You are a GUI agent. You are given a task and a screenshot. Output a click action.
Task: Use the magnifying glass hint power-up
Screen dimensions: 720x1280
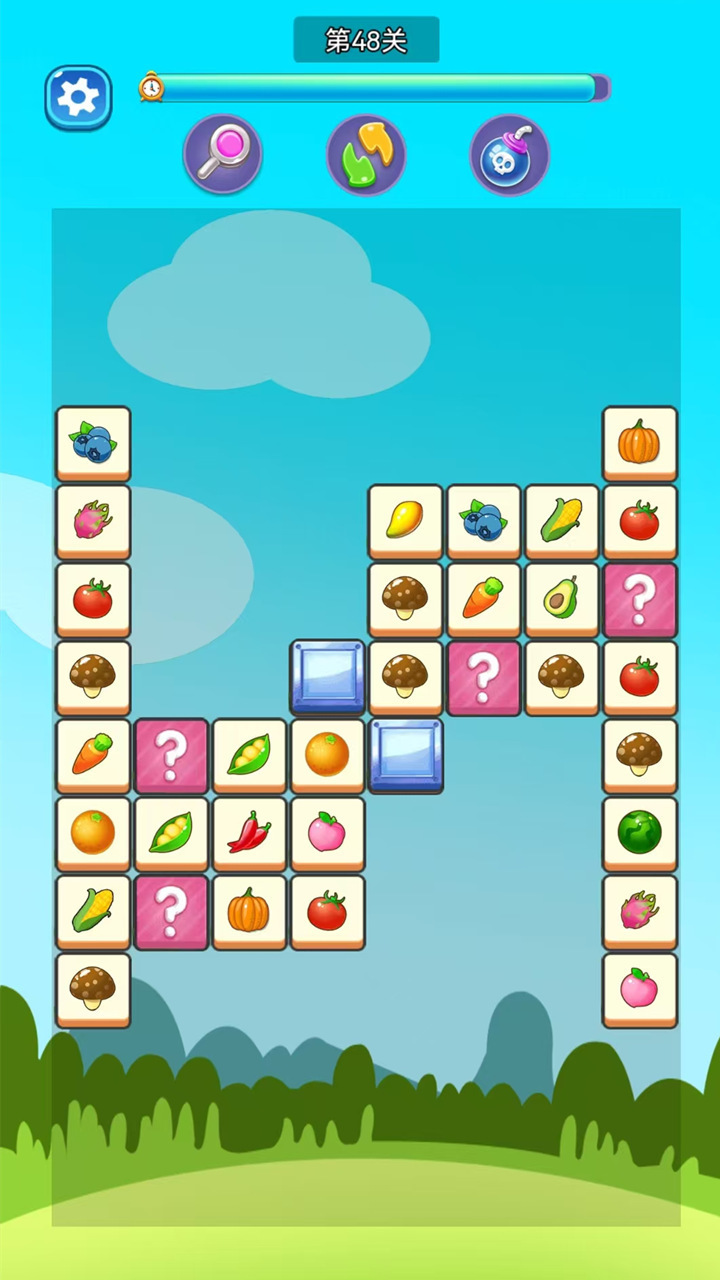222,154
